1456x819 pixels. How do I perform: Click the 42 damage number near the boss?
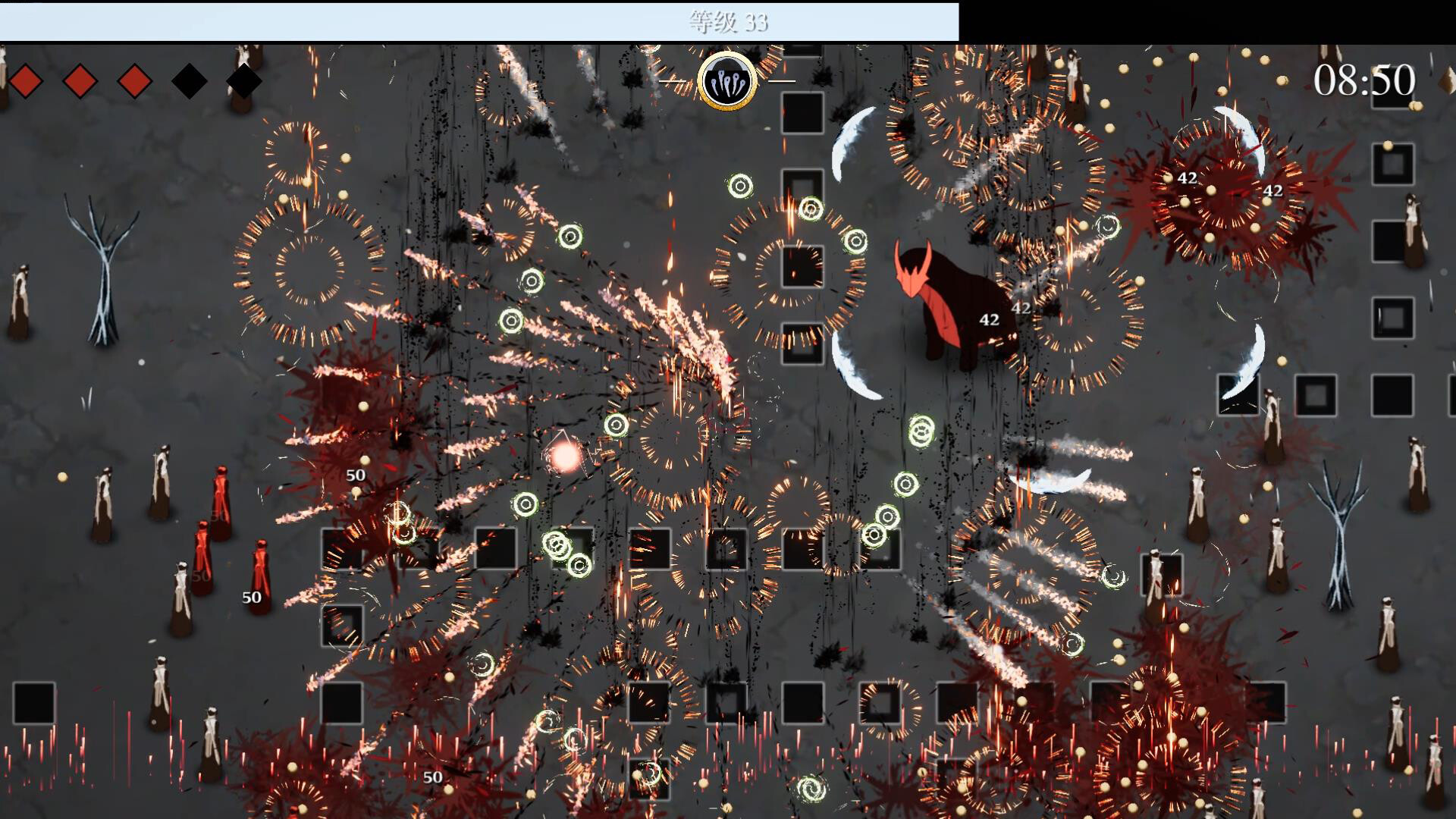click(990, 321)
